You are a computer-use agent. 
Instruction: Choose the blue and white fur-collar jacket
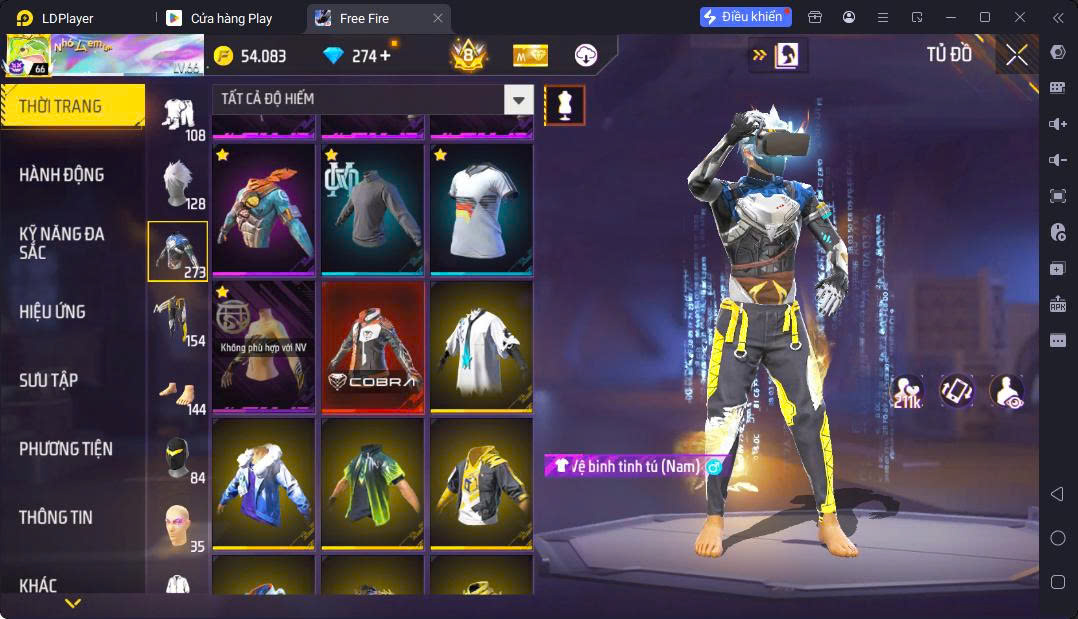[262, 482]
